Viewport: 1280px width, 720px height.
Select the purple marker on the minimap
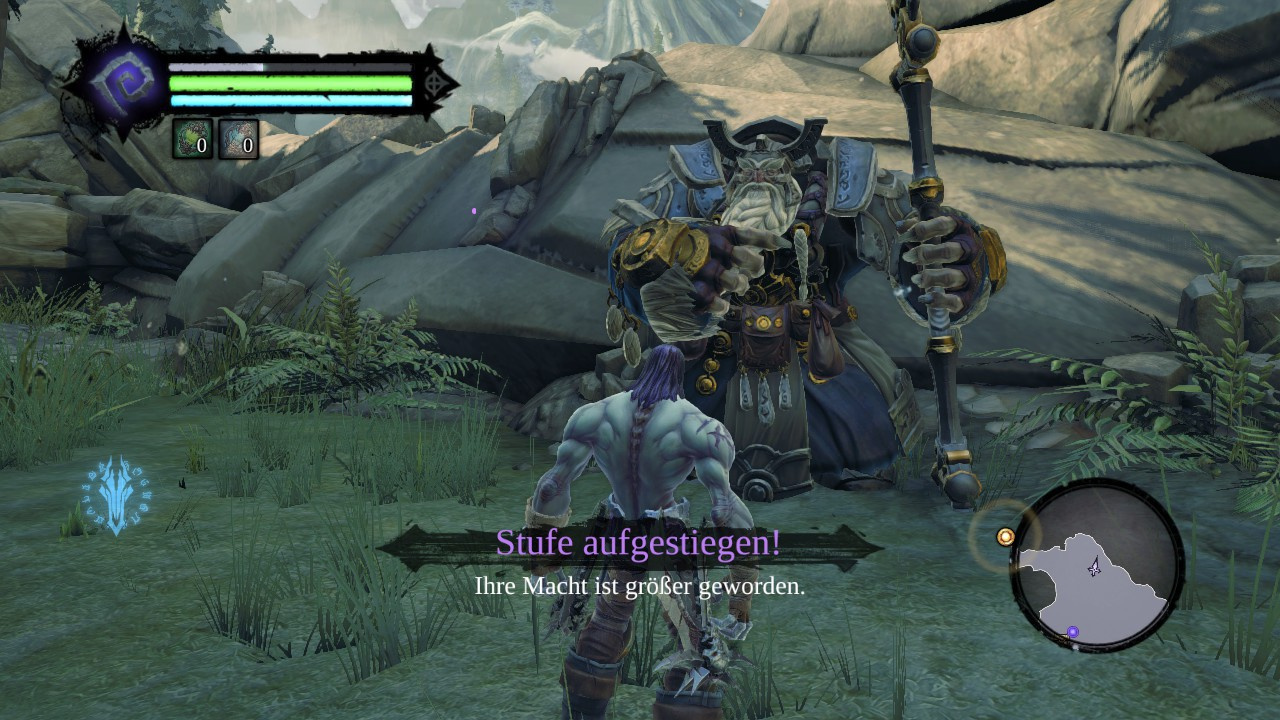coord(1073,632)
